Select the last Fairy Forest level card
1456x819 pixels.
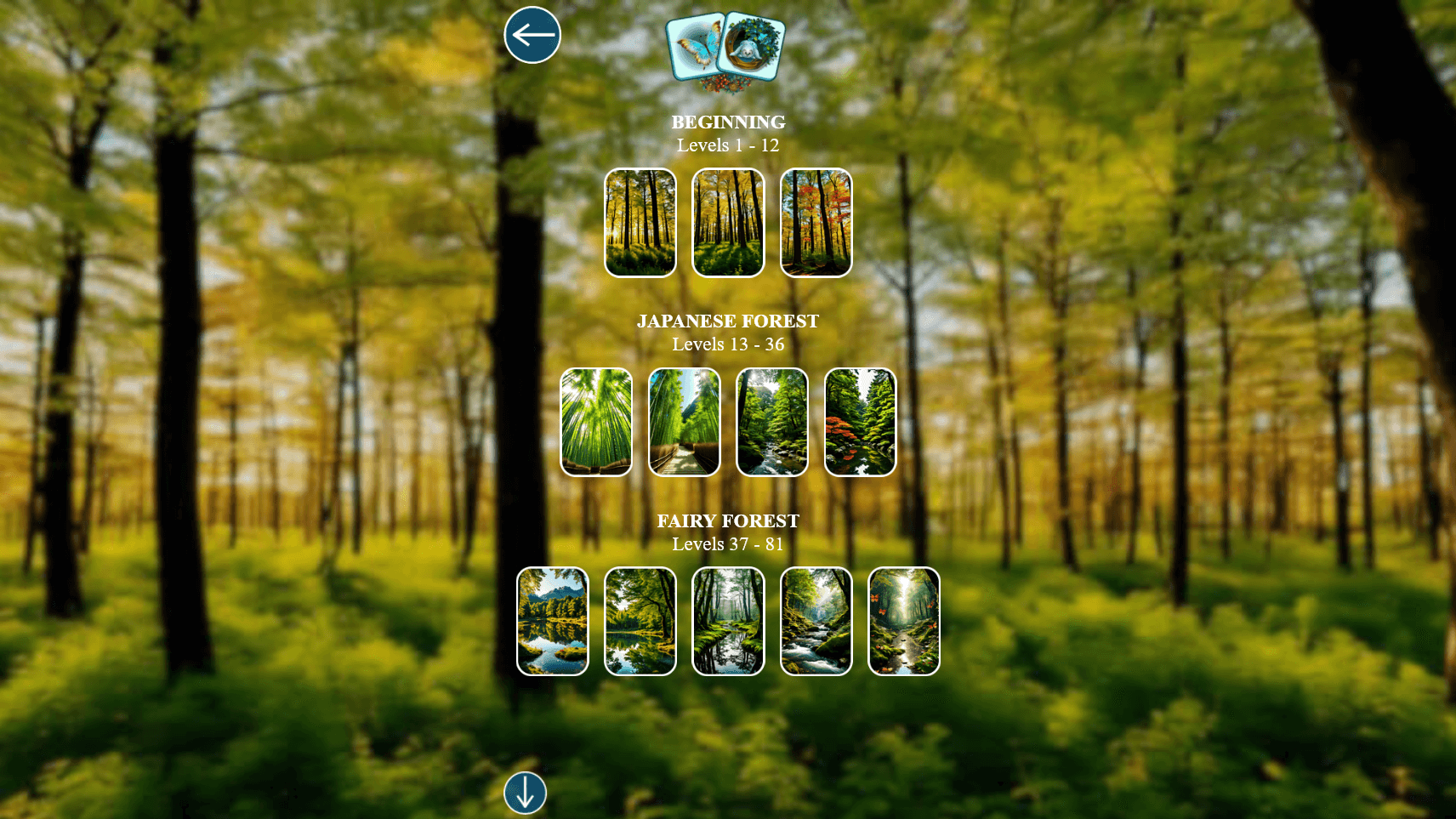(905, 621)
